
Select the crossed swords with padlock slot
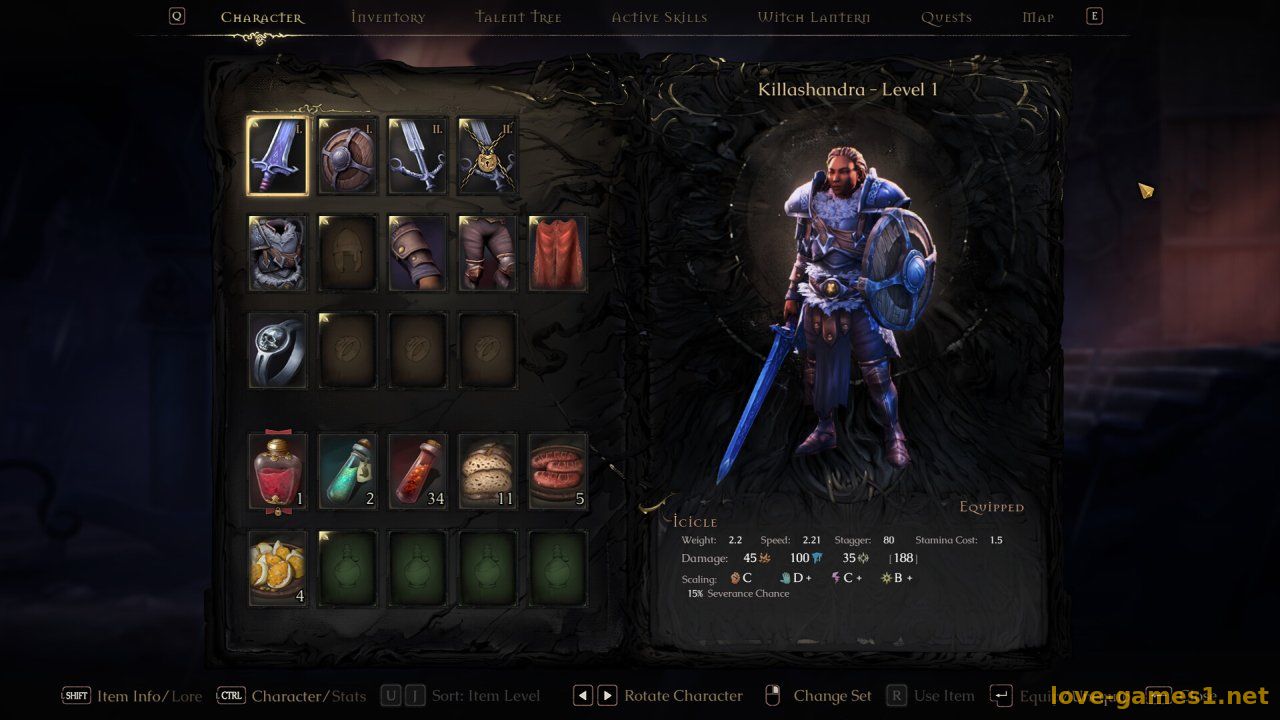click(488, 156)
